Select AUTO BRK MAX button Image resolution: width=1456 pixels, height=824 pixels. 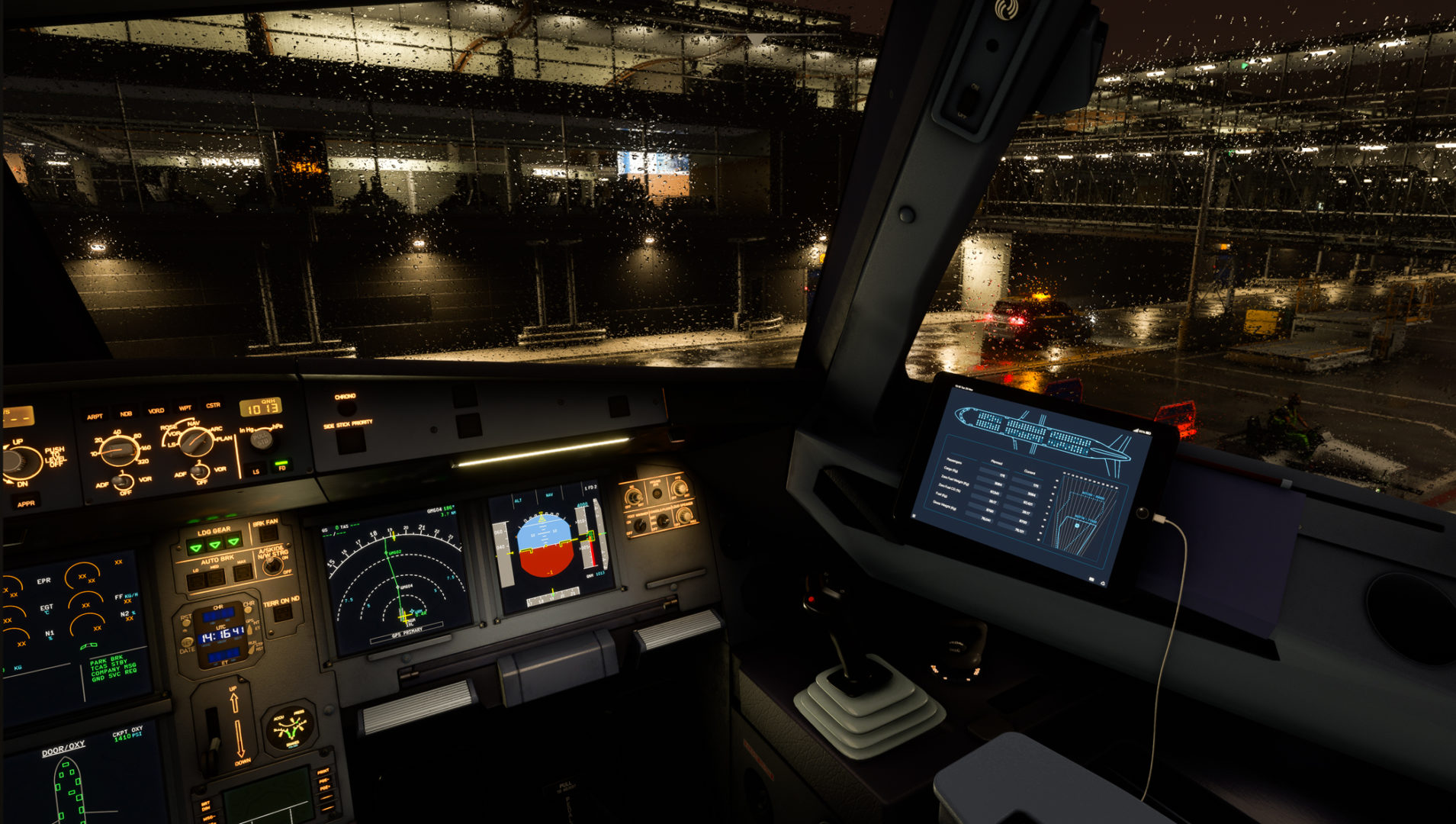point(243,573)
